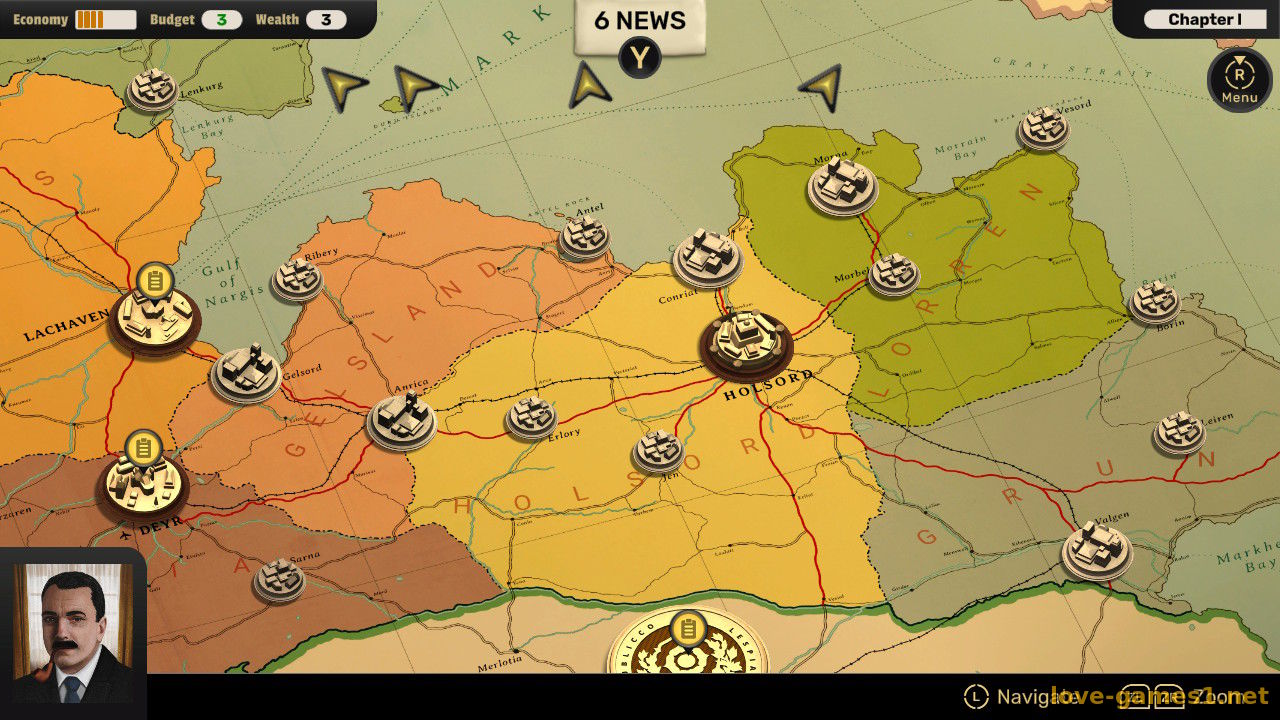
Task: Open the document icon above Lachaven
Action: tap(155, 280)
